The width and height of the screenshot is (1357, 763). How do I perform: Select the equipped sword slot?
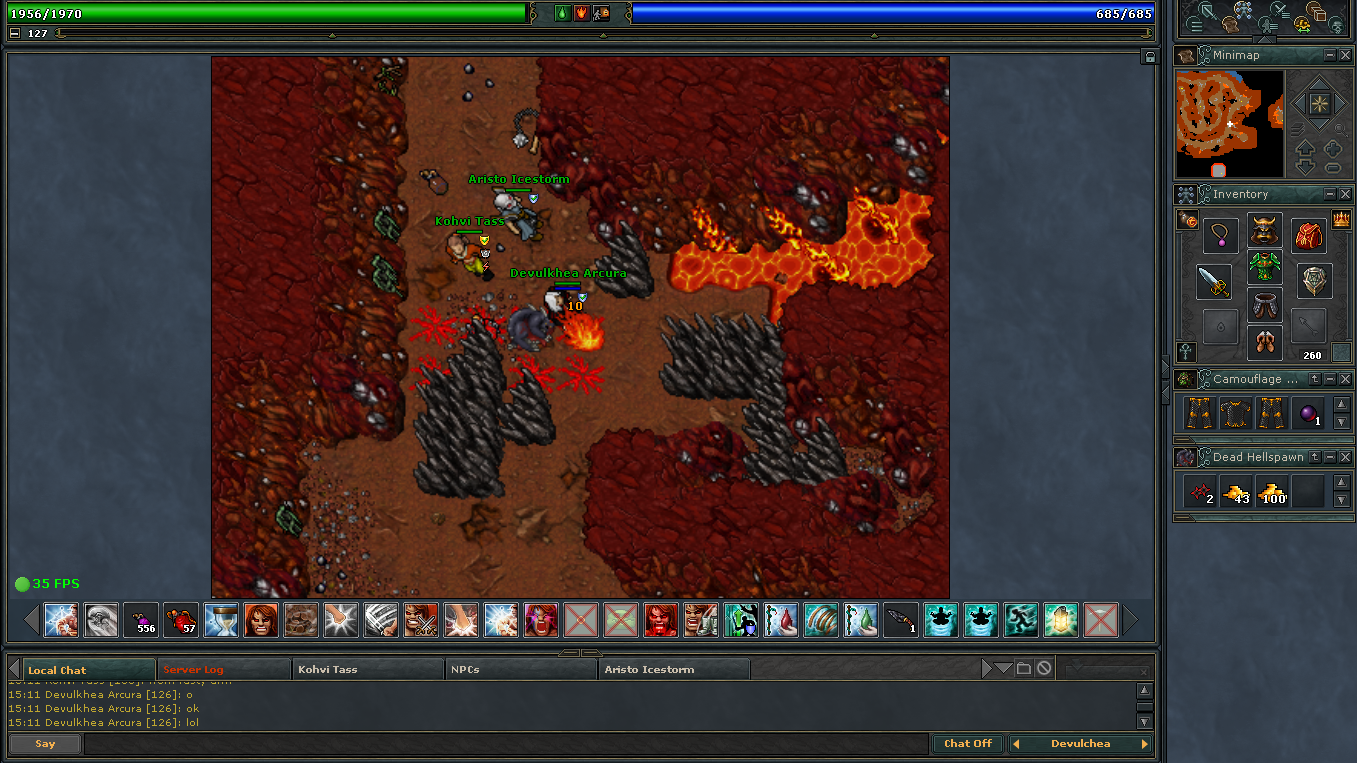(1214, 282)
